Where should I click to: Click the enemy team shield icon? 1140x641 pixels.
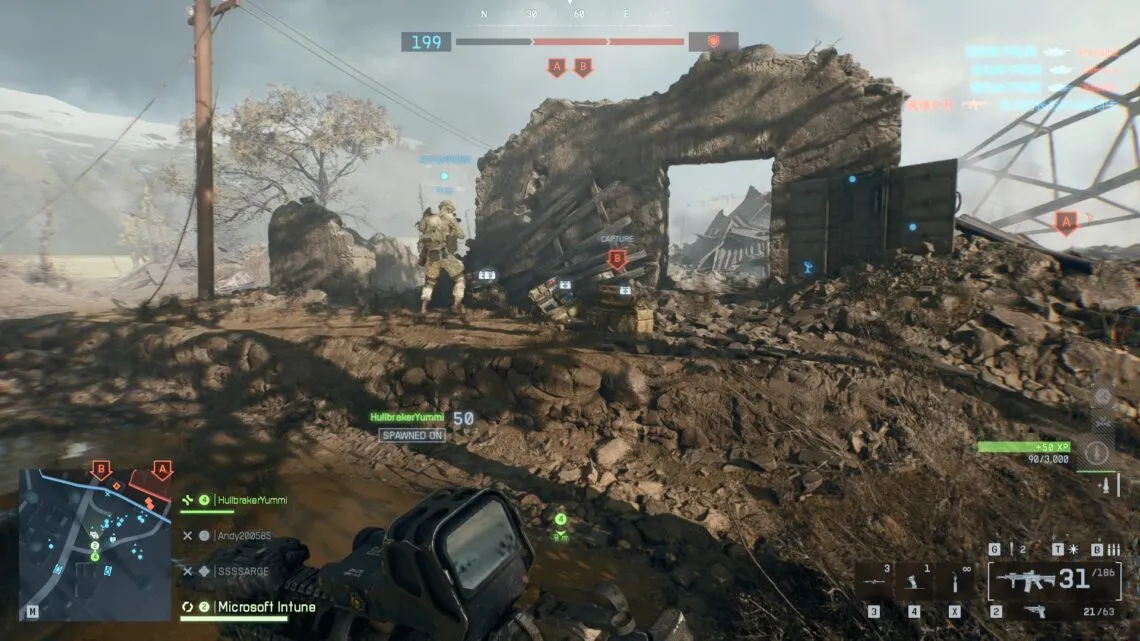(713, 42)
